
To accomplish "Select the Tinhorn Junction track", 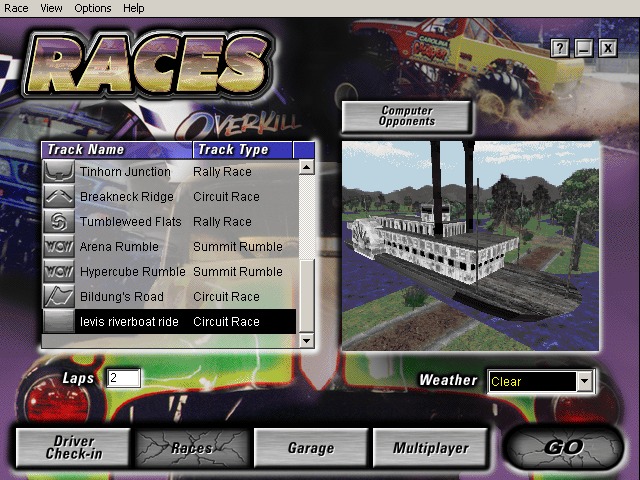I will [x=125, y=172].
